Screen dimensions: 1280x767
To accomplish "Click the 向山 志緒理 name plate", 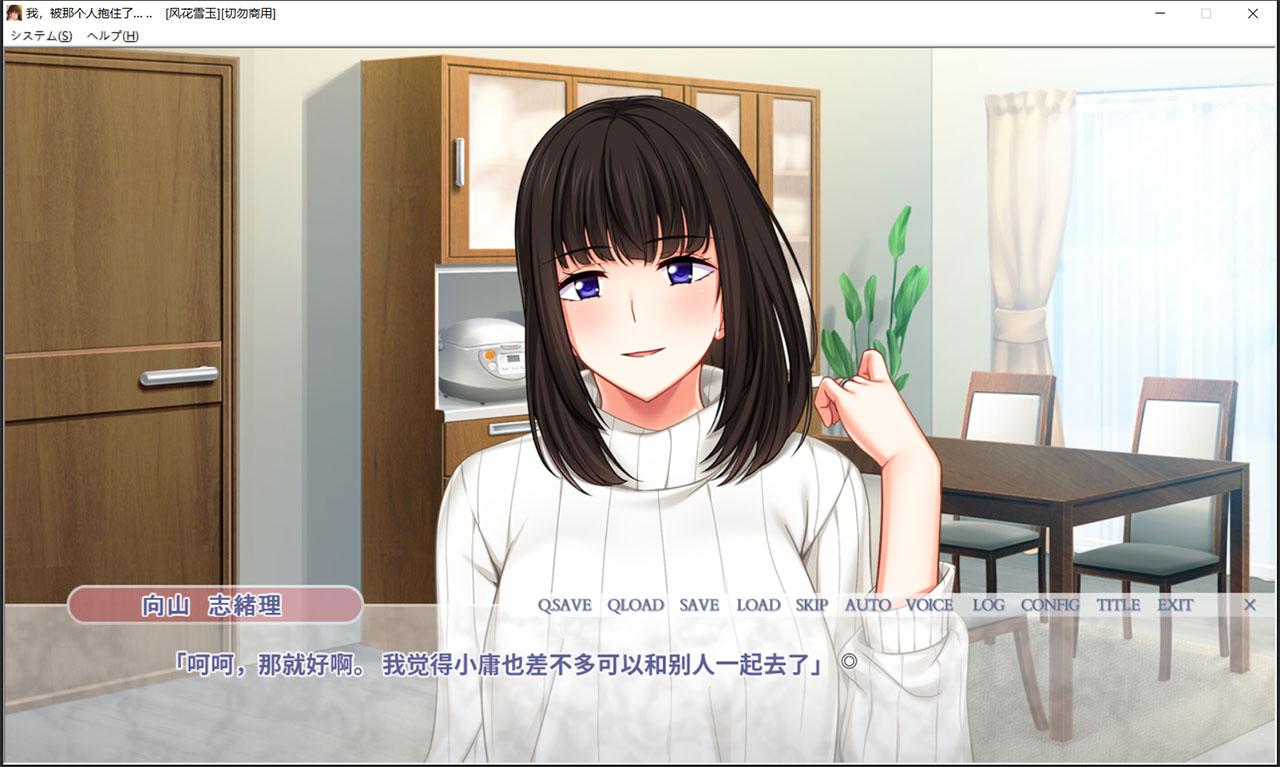I will point(214,605).
